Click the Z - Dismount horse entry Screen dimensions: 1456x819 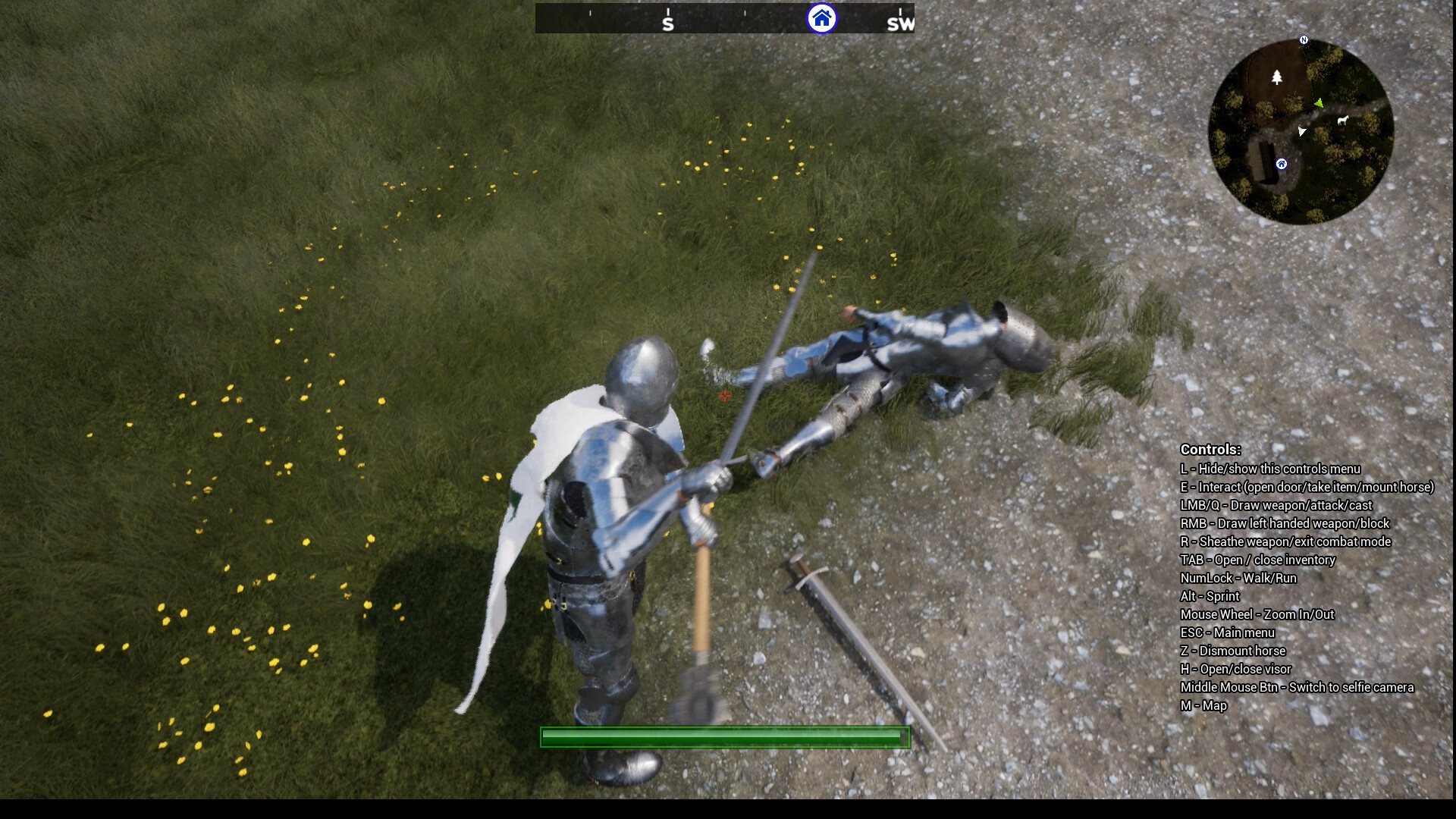(x=1233, y=651)
